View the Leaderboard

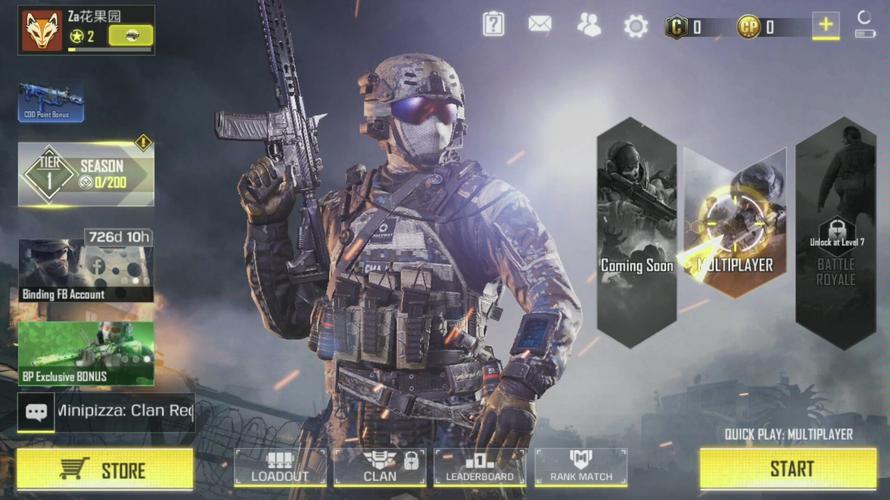(480, 467)
